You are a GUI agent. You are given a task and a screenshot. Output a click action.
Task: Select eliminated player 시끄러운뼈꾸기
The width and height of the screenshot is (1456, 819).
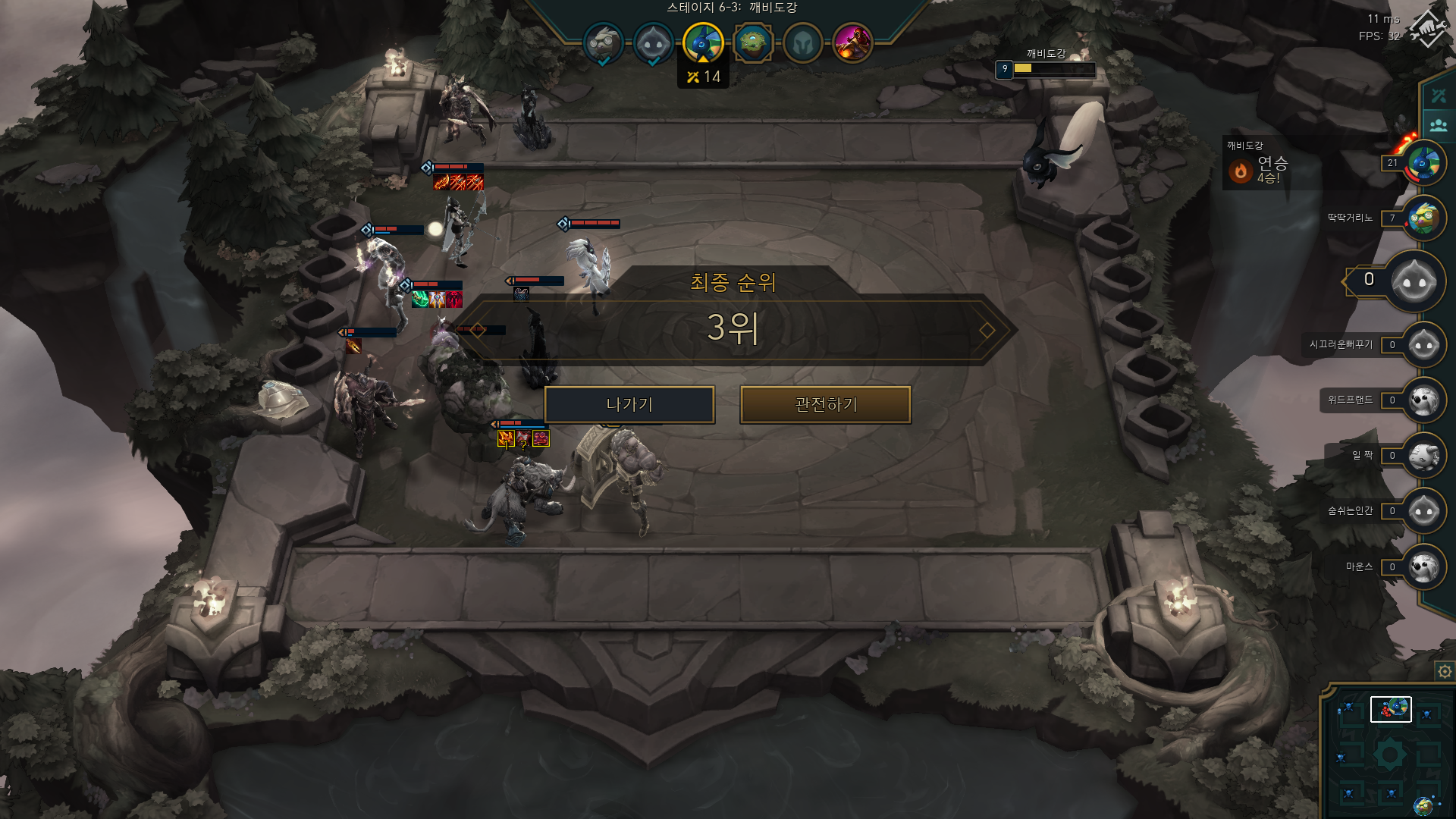(x=1423, y=345)
